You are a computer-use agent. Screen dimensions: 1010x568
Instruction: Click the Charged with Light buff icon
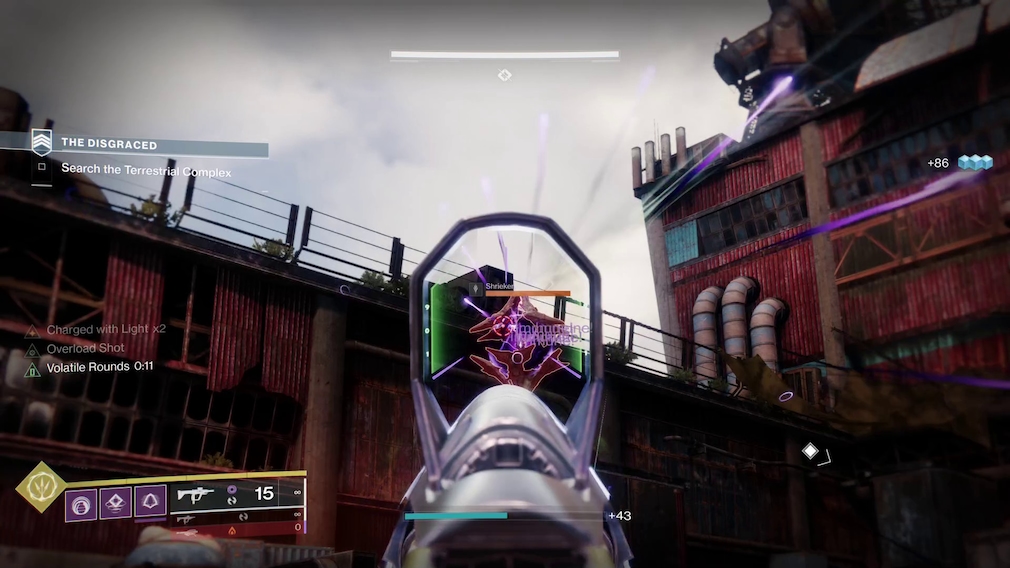32,331
